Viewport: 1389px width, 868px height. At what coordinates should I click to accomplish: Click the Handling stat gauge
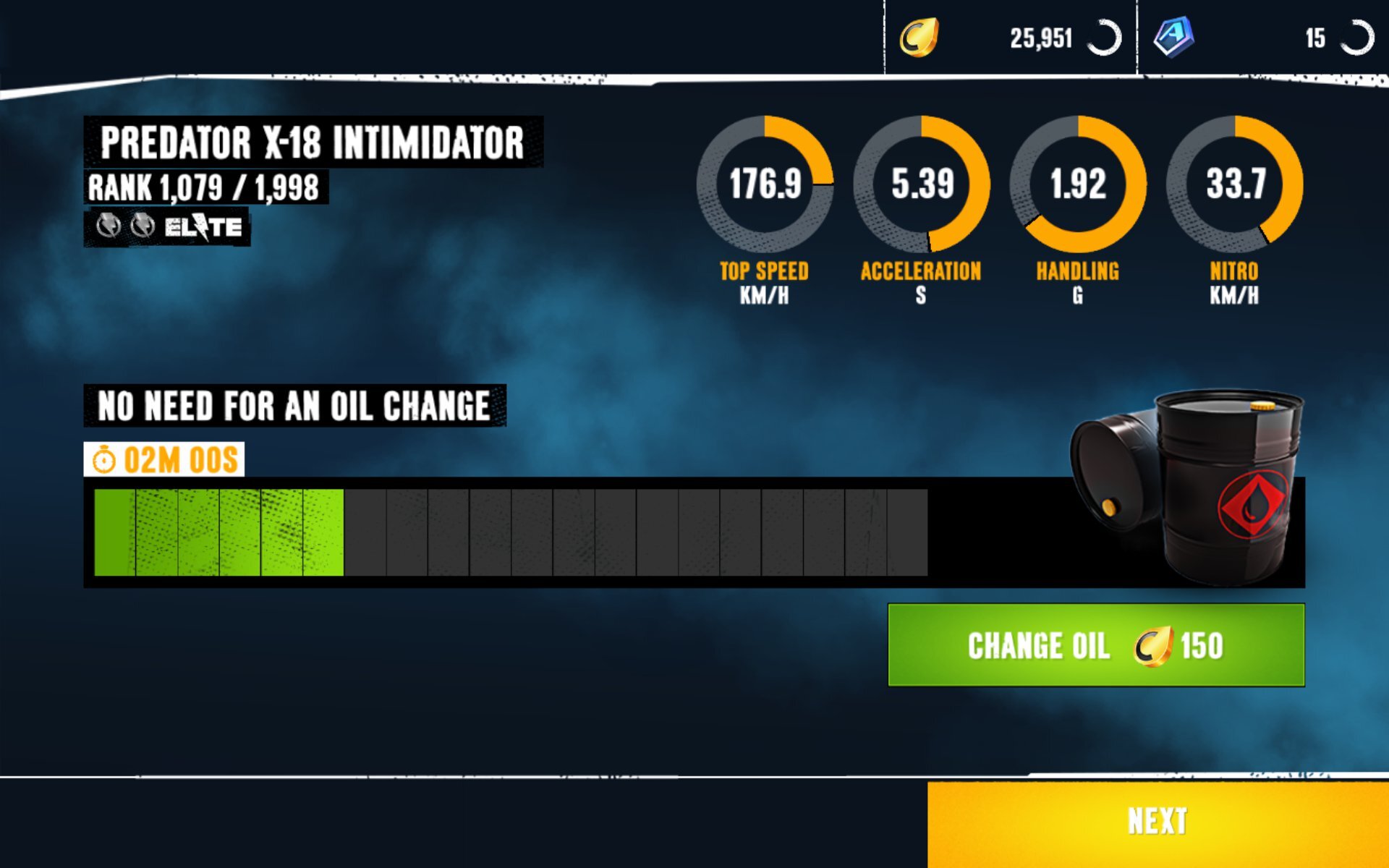[x=1078, y=184]
